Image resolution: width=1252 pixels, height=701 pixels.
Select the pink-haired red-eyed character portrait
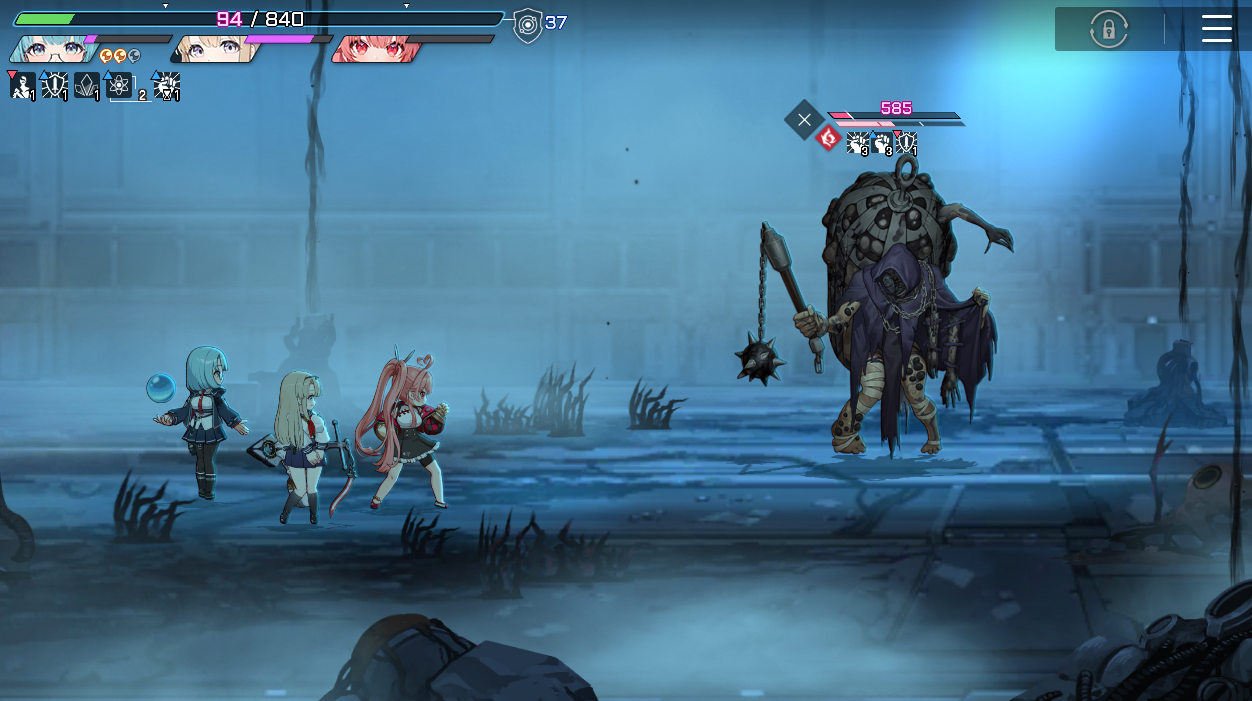point(374,49)
